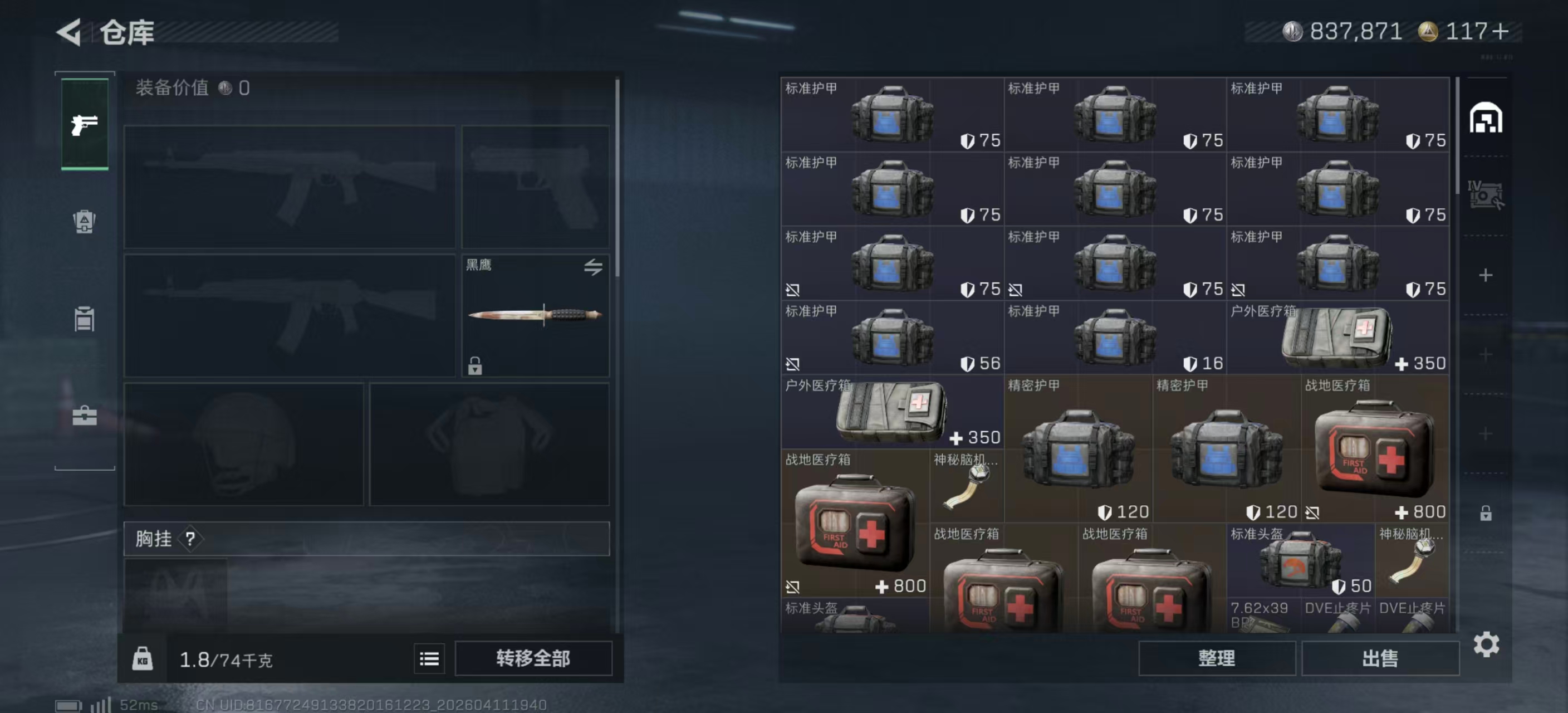1568x713 pixels.
Task: Select the weapons category in the left sidebar
Action: 84,125
